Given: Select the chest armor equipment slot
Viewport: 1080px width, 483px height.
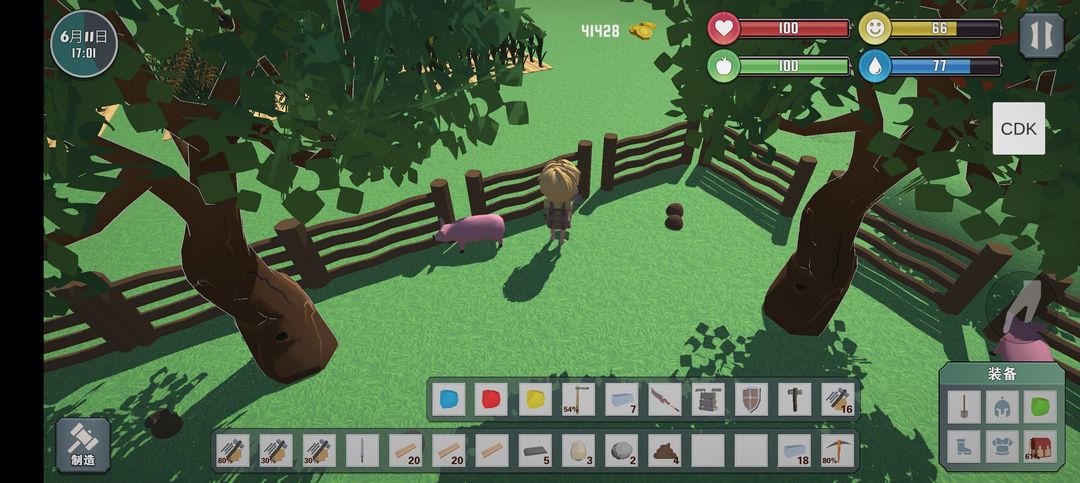Looking at the screenshot, I should [x=1001, y=445].
